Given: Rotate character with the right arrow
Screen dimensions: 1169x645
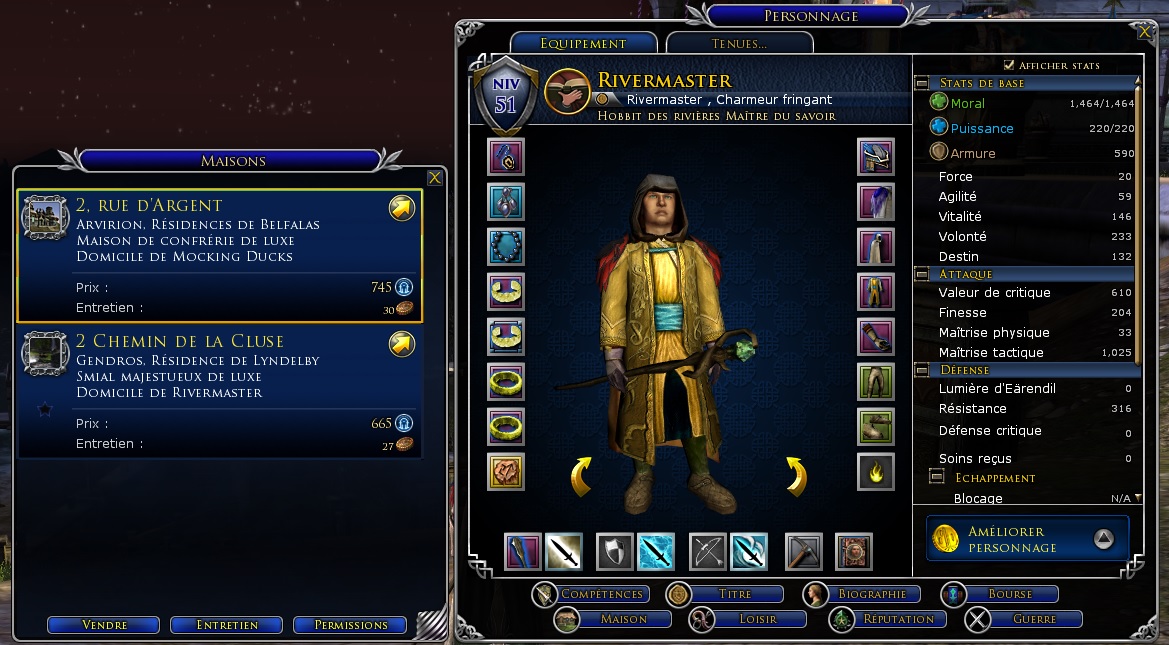Looking at the screenshot, I should [x=795, y=476].
